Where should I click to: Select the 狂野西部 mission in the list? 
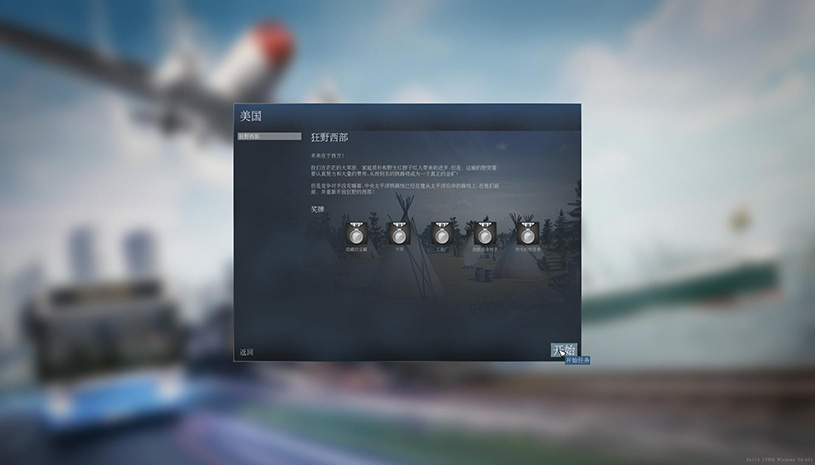click(x=268, y=136)
